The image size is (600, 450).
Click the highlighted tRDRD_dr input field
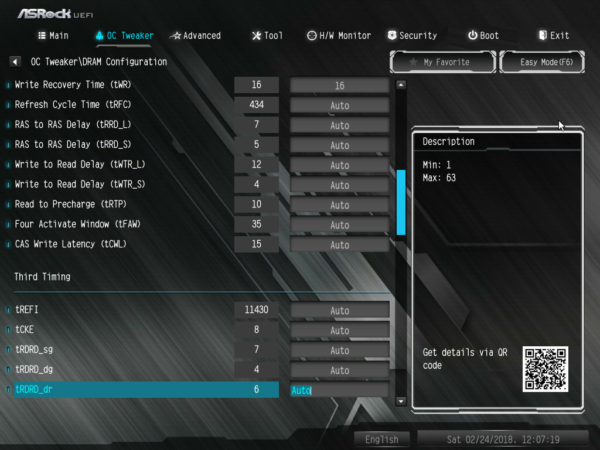point(339,390)
